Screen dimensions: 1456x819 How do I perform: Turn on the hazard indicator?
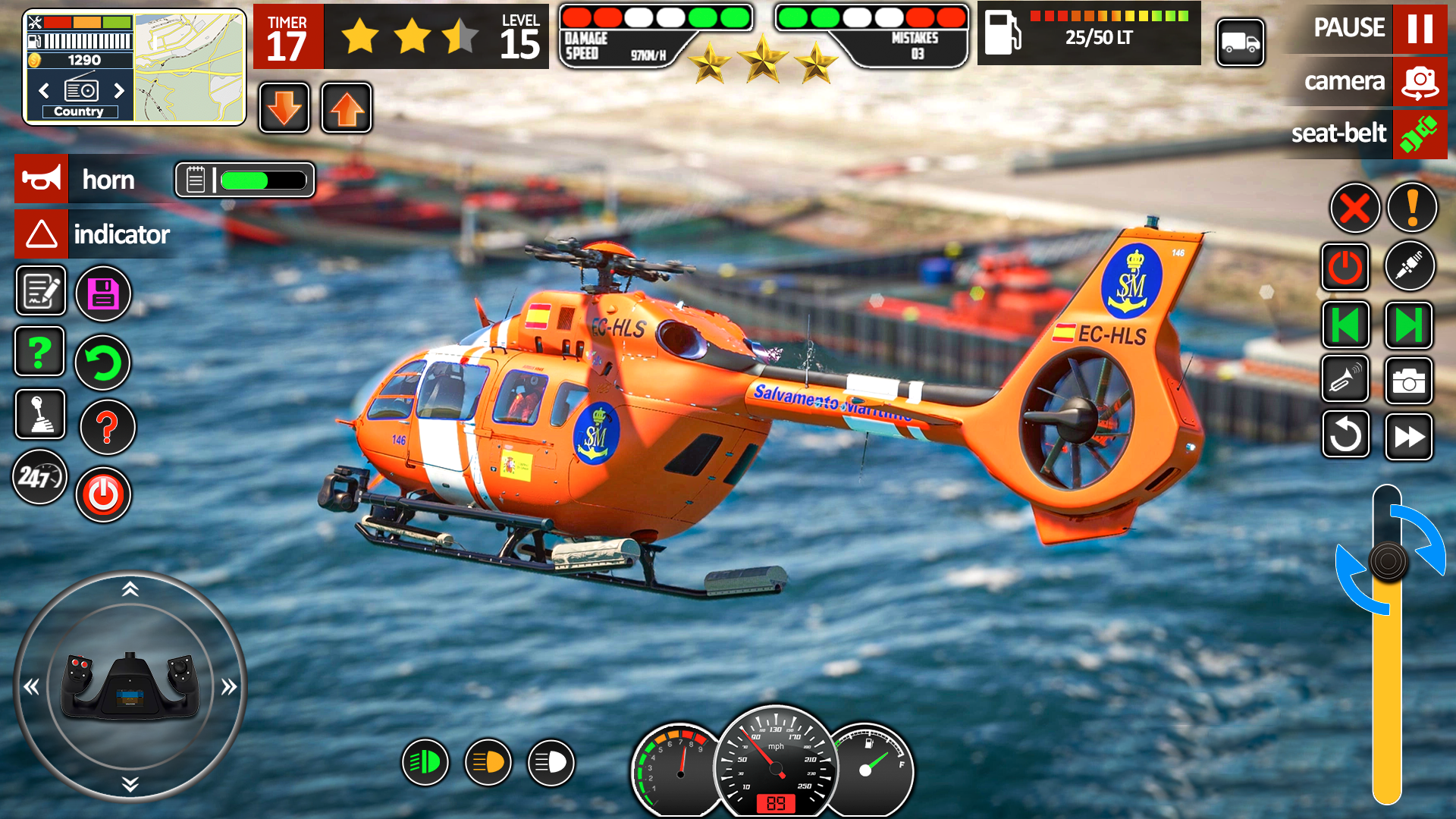tap(42, 234)
